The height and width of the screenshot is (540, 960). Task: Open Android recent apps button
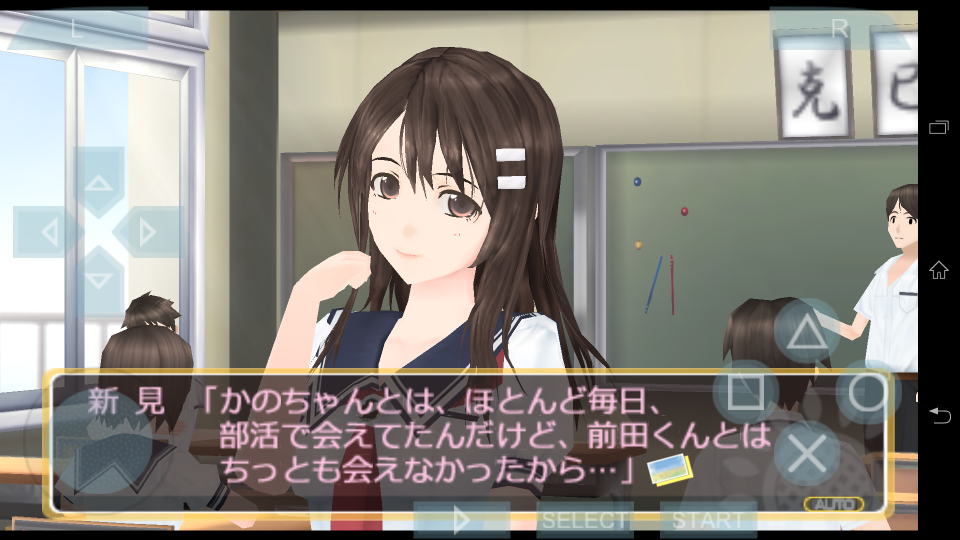(x=938, y=127)
